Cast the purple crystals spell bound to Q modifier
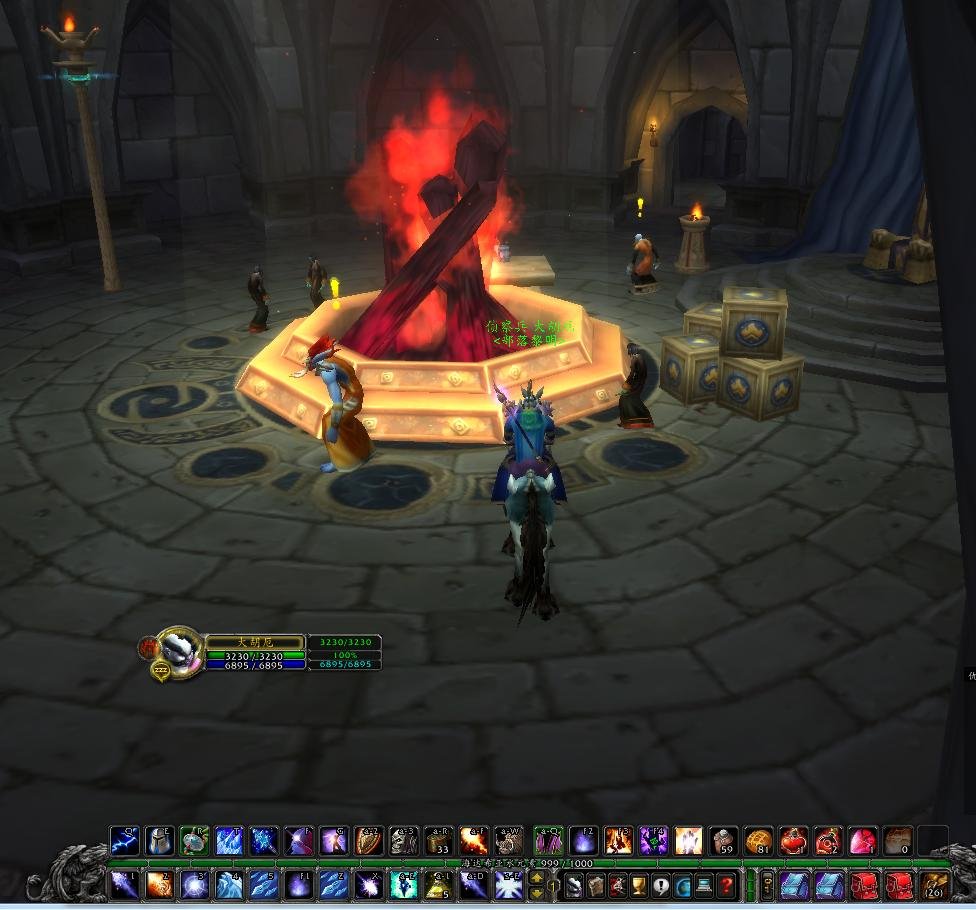Viewport: 976px width, 910px height. click(548, 841)
